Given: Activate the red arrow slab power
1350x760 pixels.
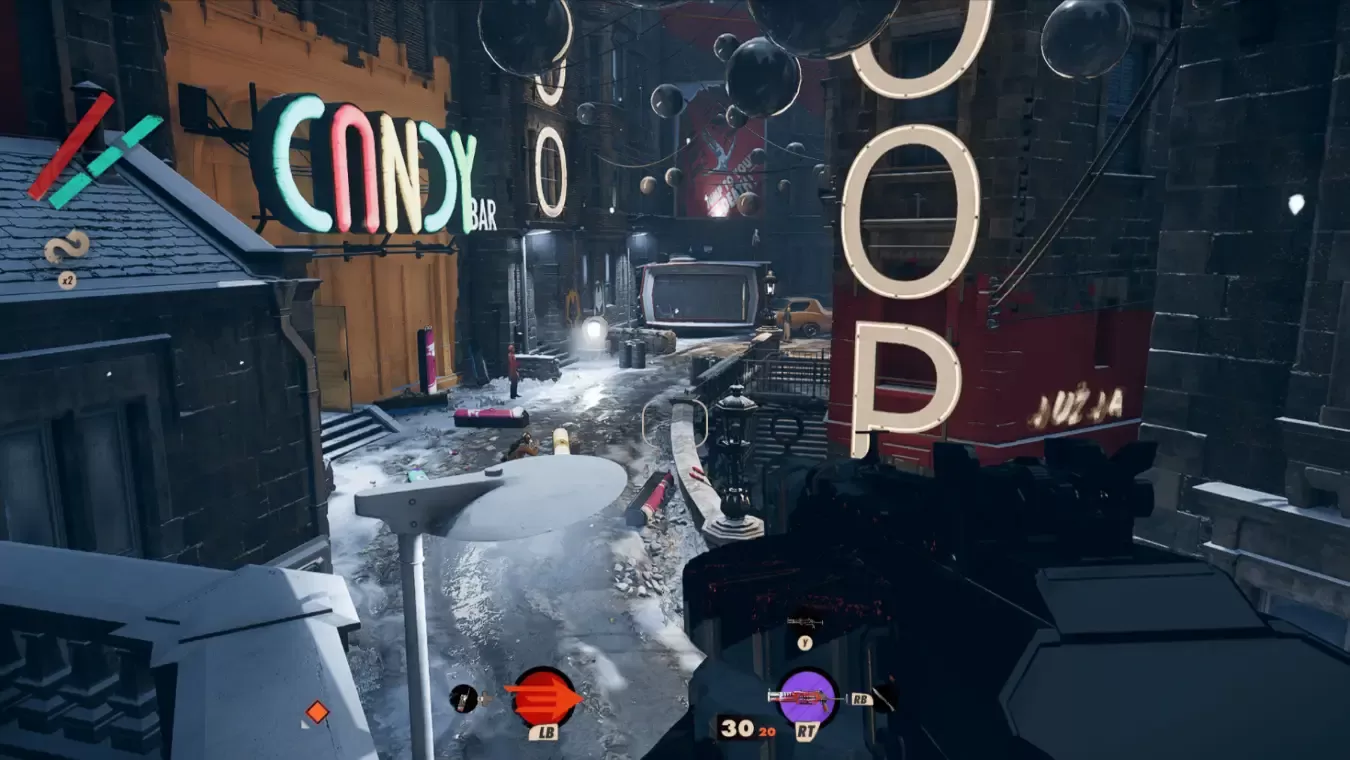Looking at the screenshot, I should click(543, 697).
